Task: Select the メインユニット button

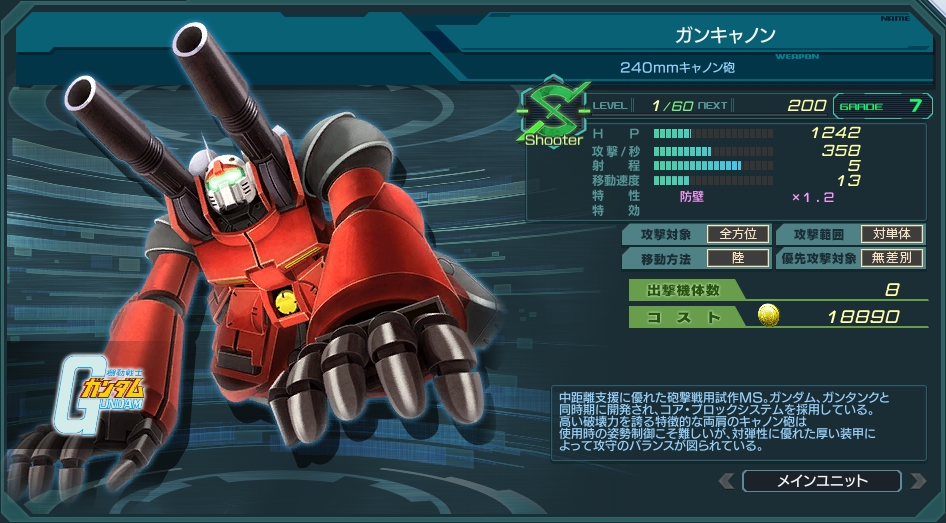Action: click(821, 481)
